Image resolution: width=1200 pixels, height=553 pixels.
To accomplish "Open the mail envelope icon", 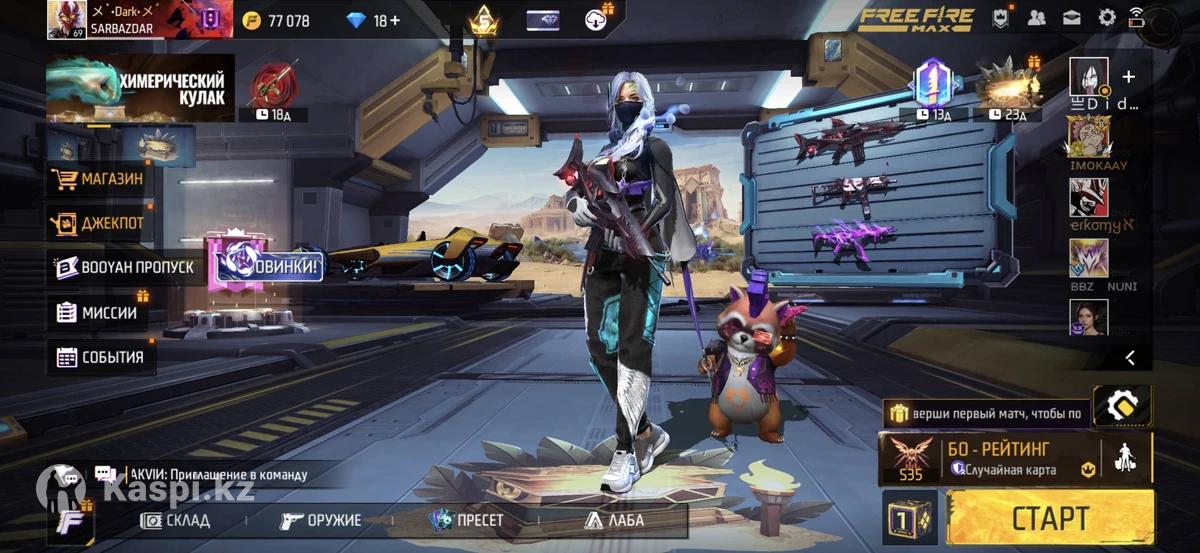I will (1072, 17).
